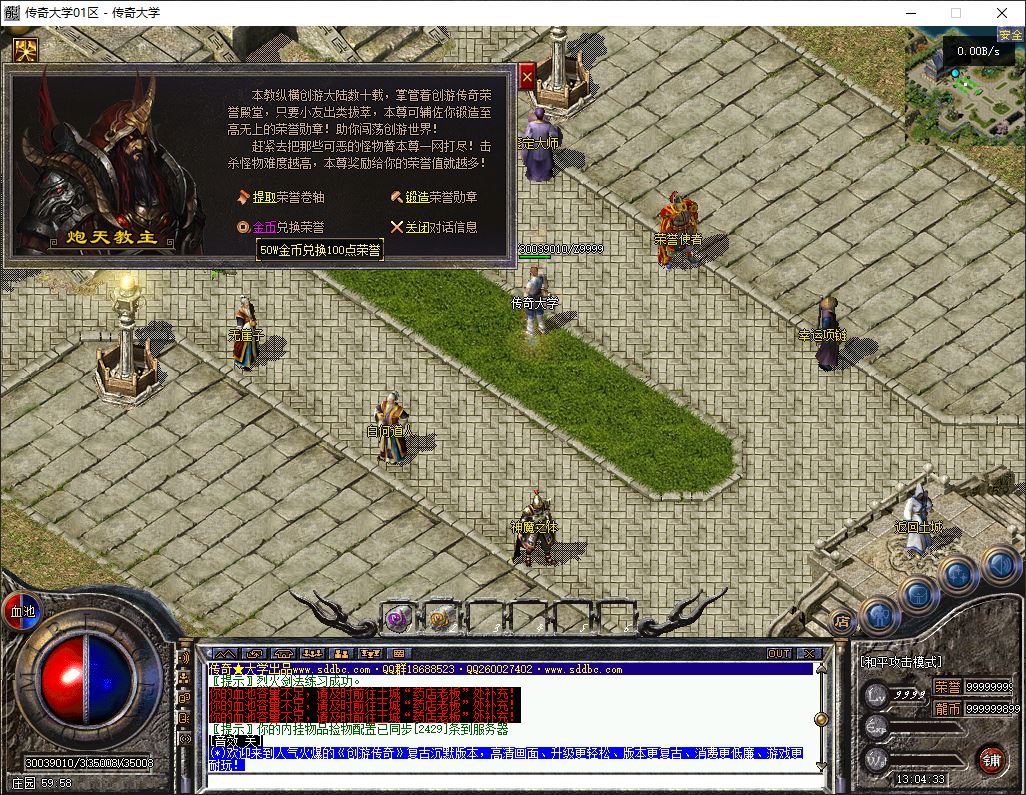Image resolution: width=1026 pixels, height=795 pixels.
Task: Pick 金币 to exchange gold for honor
Action: [264, 228]
